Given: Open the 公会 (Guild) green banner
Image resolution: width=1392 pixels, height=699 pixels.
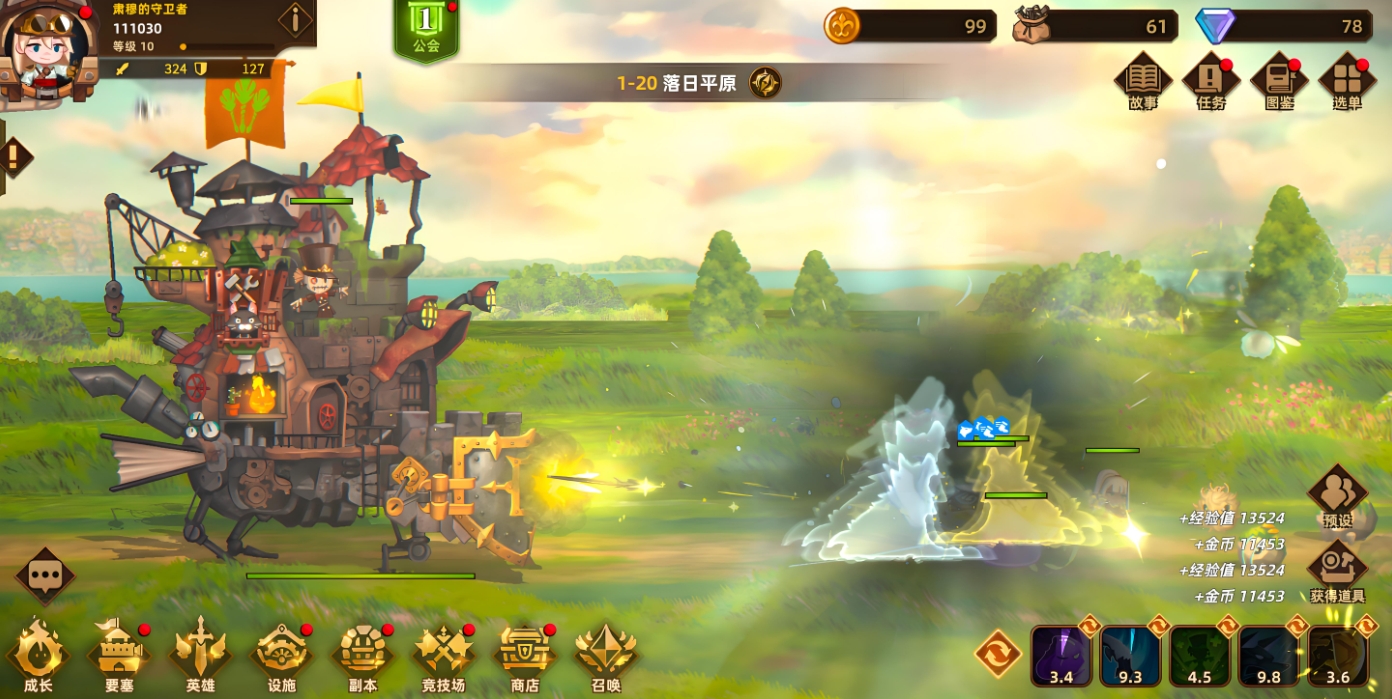Looking at the screenshot, I should point(426,28).
